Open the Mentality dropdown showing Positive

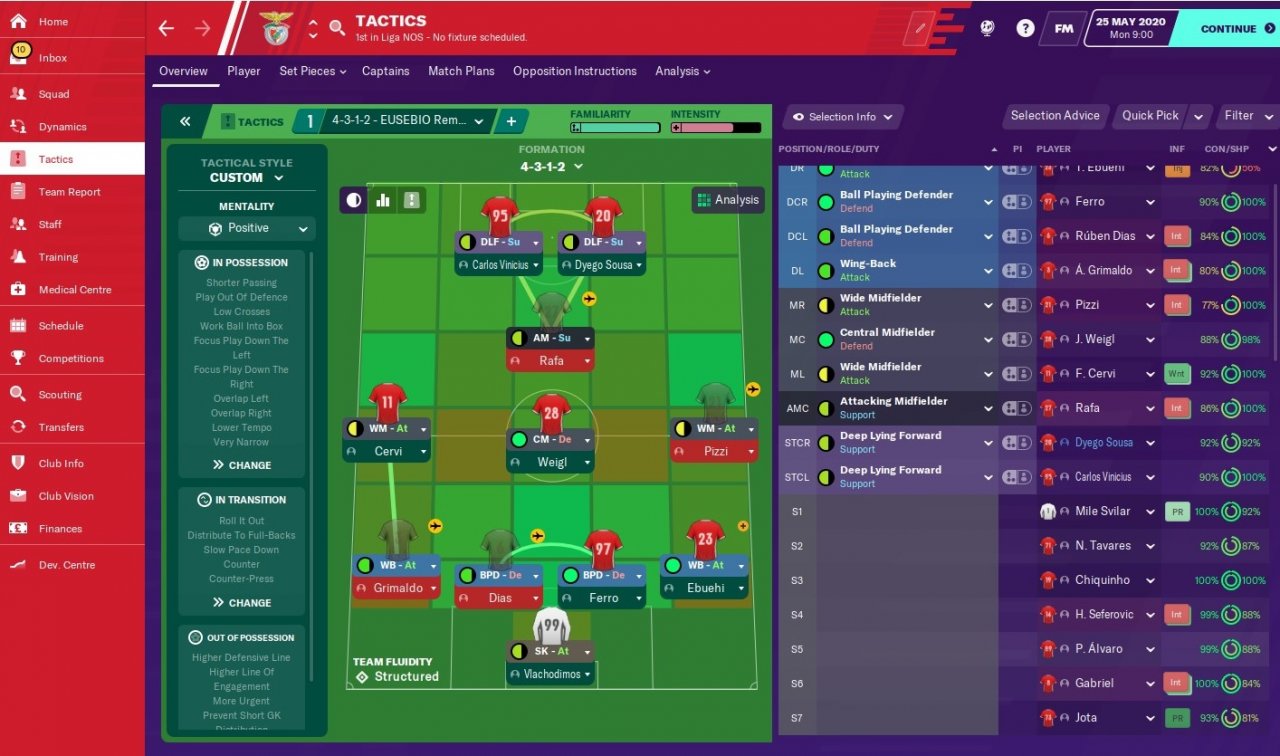coord(247,229)
